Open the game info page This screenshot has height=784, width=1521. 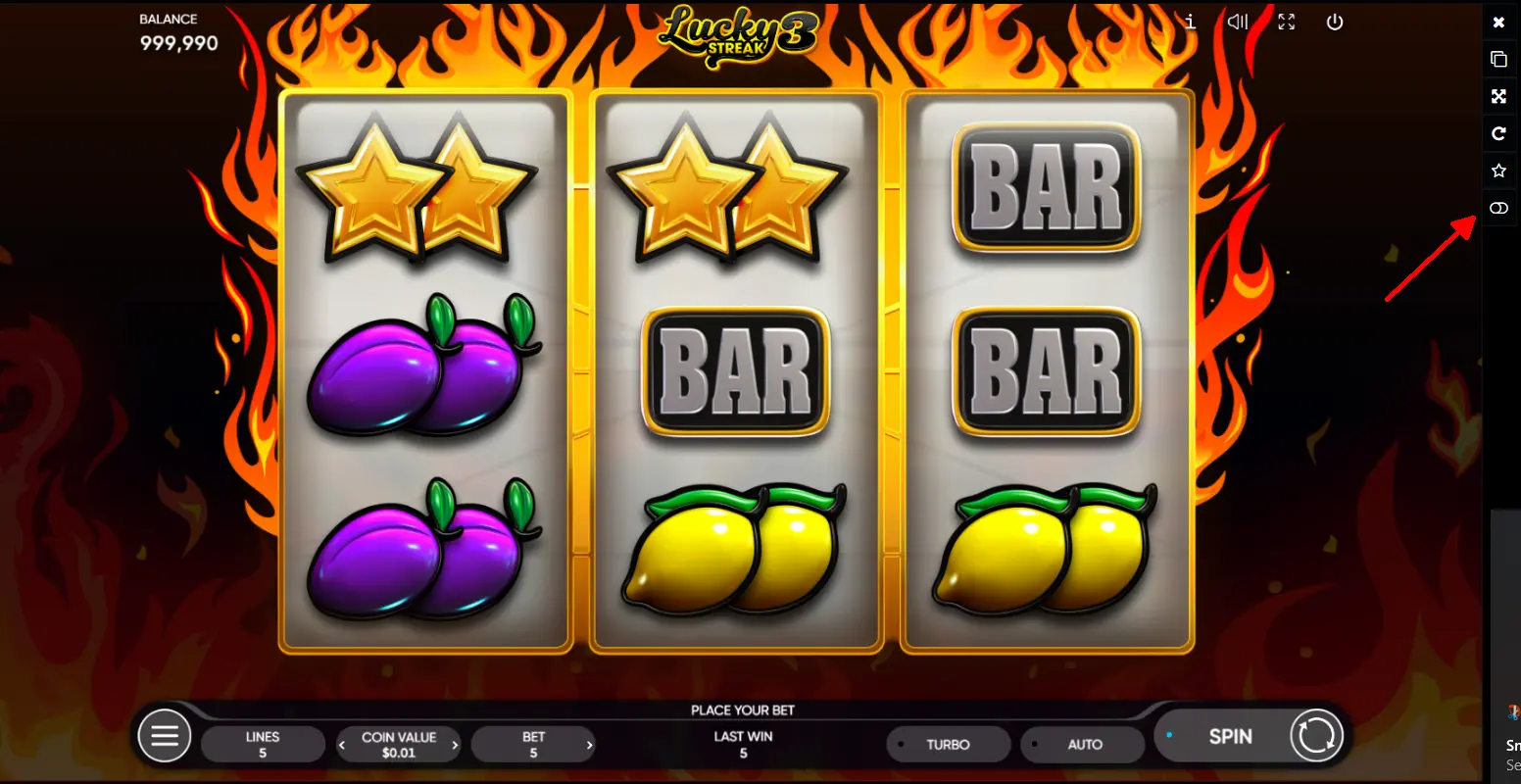pyautogui.click(x=1190, y=22)
